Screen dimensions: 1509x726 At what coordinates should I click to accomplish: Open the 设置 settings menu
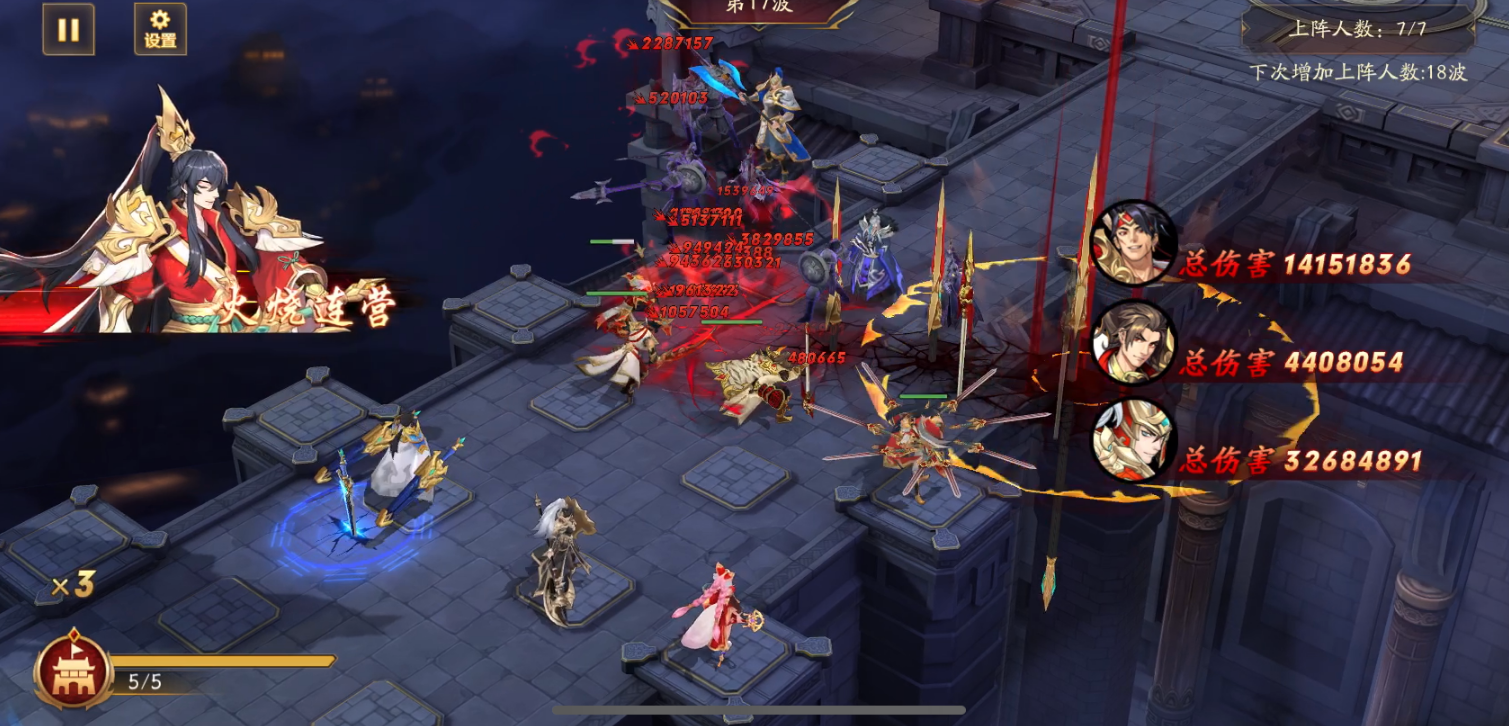[x=160, y=29]
